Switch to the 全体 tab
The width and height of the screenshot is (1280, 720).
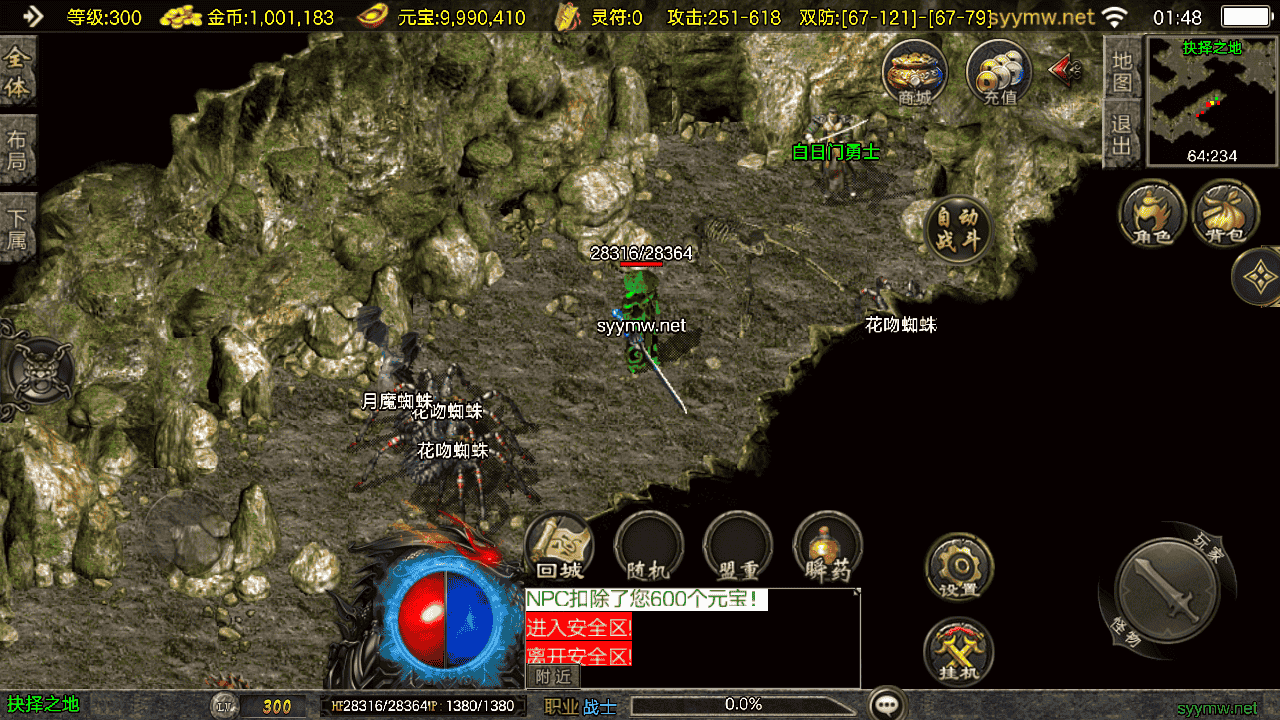coord(18,72)
